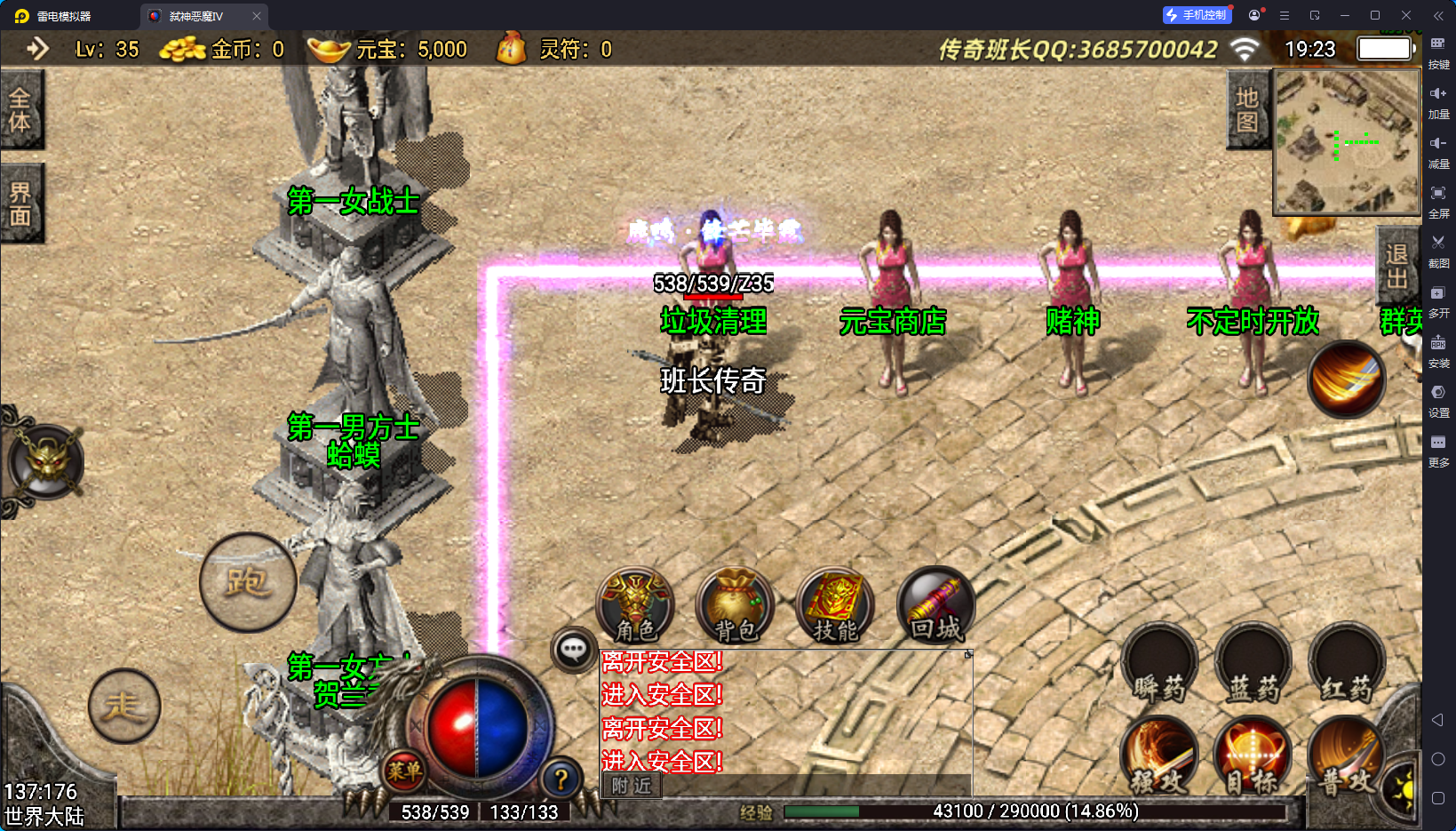Open the 地图 map button
Image resolution: width=1456 pixels, height=831 pixels.
point(1247,110)
